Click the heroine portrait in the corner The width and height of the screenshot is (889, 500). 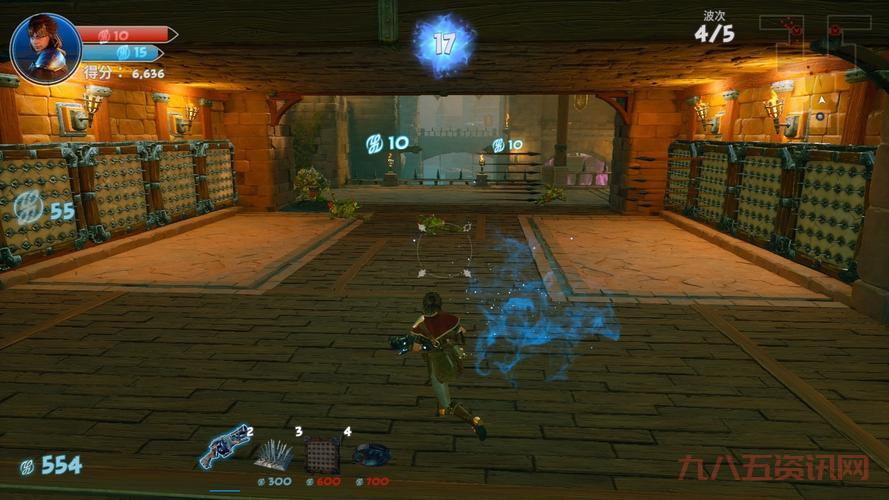(45, 48)
